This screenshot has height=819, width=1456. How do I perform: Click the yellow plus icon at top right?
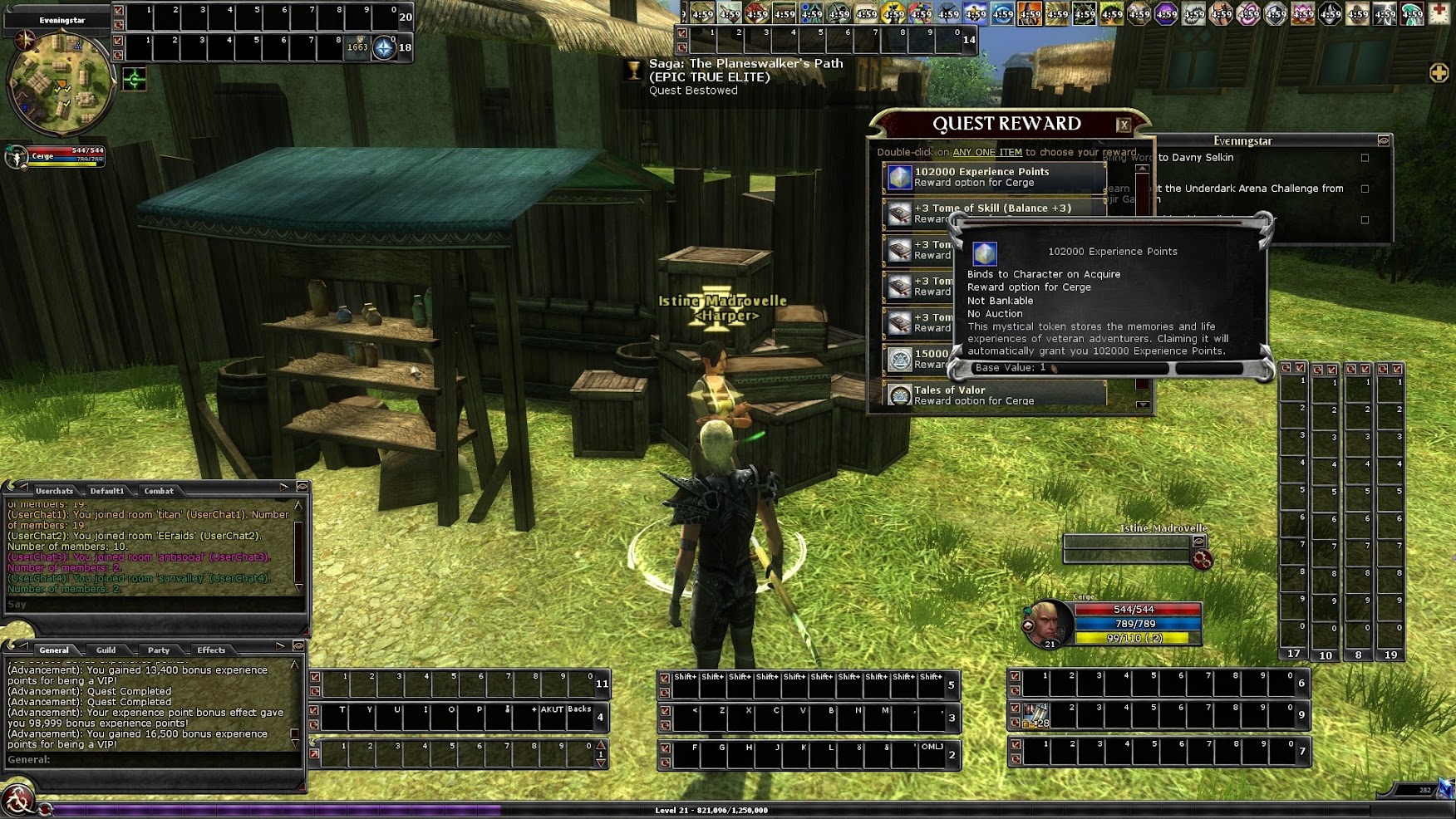pyautogui.click(x=1439, y=73)
